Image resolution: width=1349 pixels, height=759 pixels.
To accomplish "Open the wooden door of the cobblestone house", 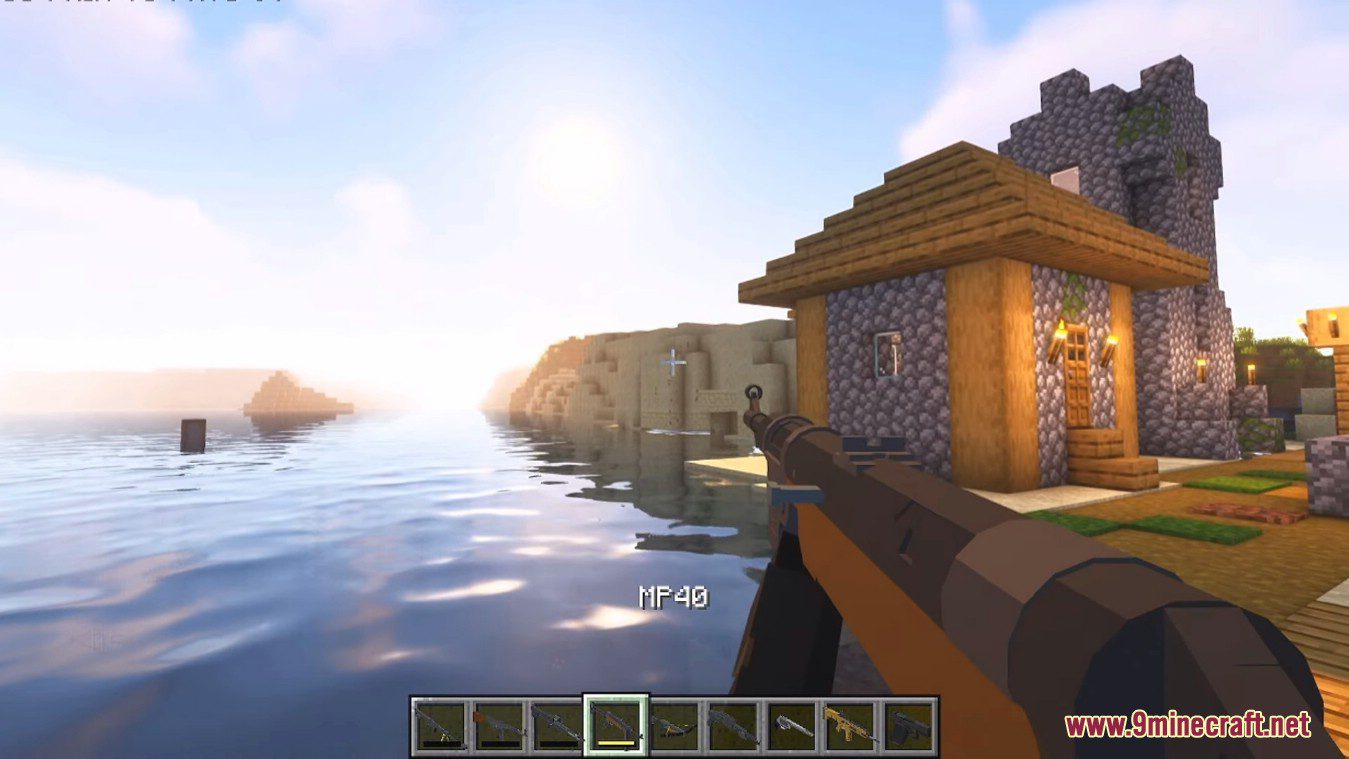I will [1077, 378].
